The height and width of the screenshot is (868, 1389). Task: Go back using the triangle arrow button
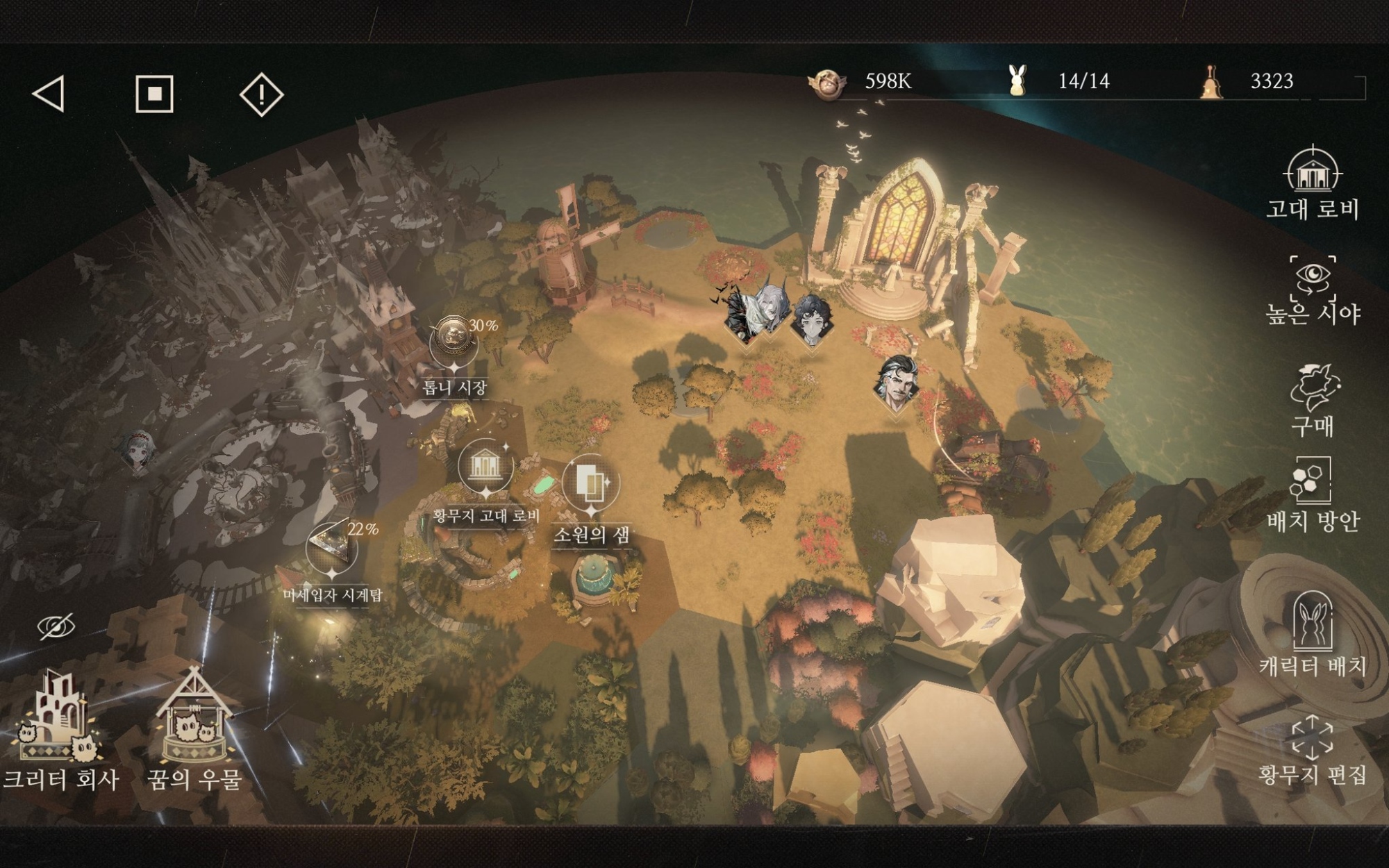point(50,94)
